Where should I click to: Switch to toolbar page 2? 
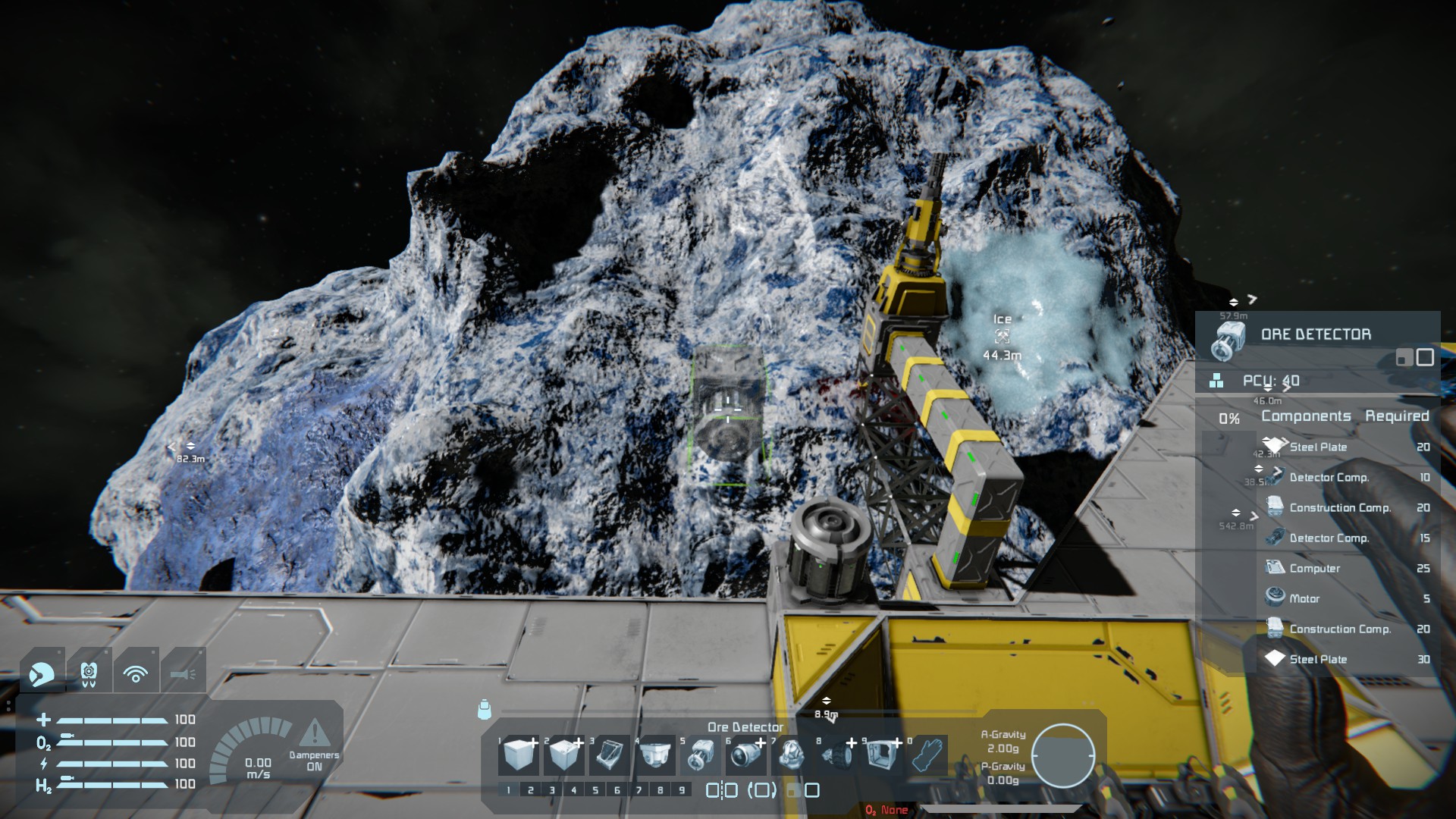pos(530,790)
